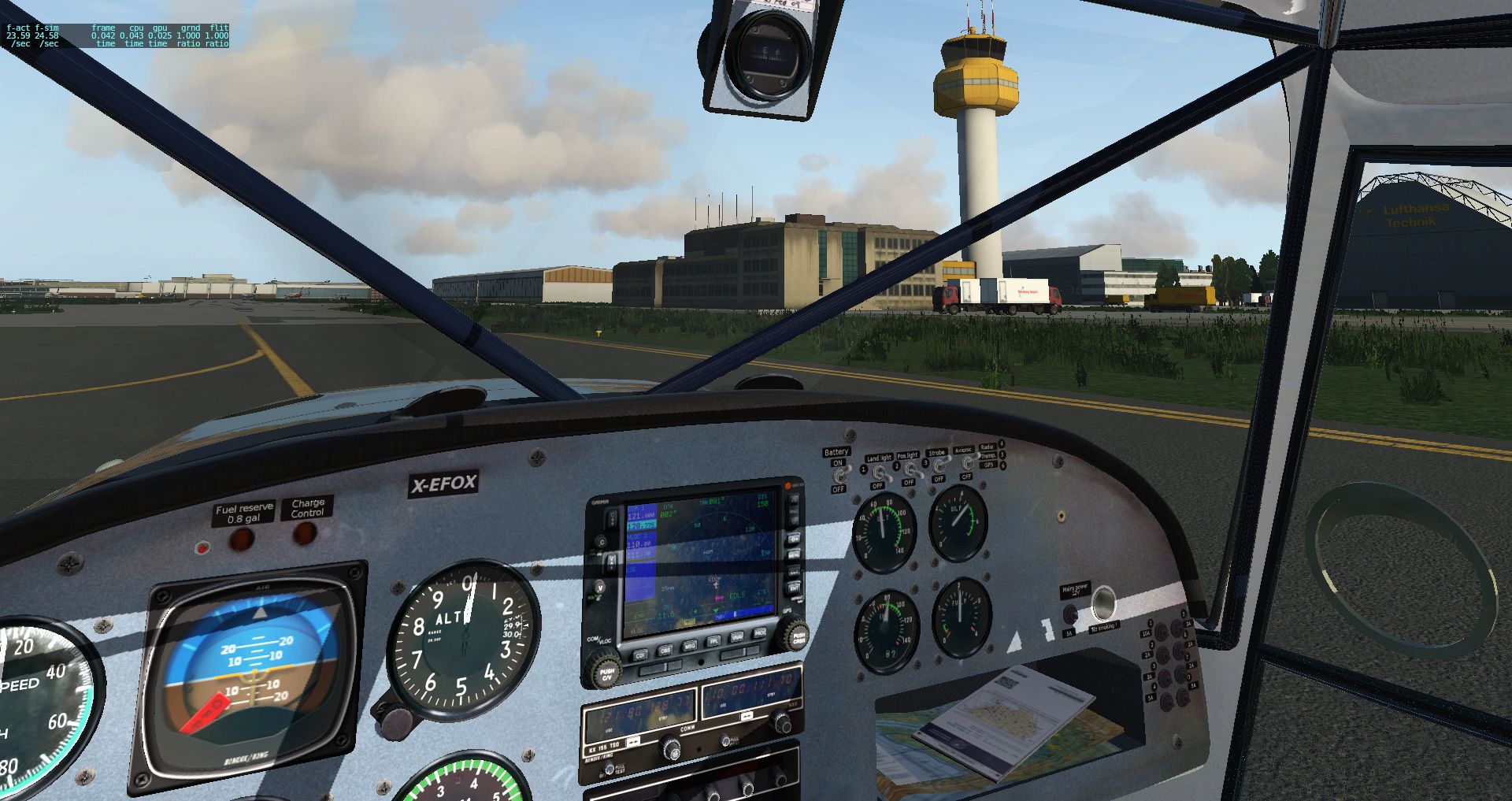The width and height of the screenshot is (1512, 801).
Task: Swap NAV frequencies on the KX 155 radio
Action: (747, 717)
